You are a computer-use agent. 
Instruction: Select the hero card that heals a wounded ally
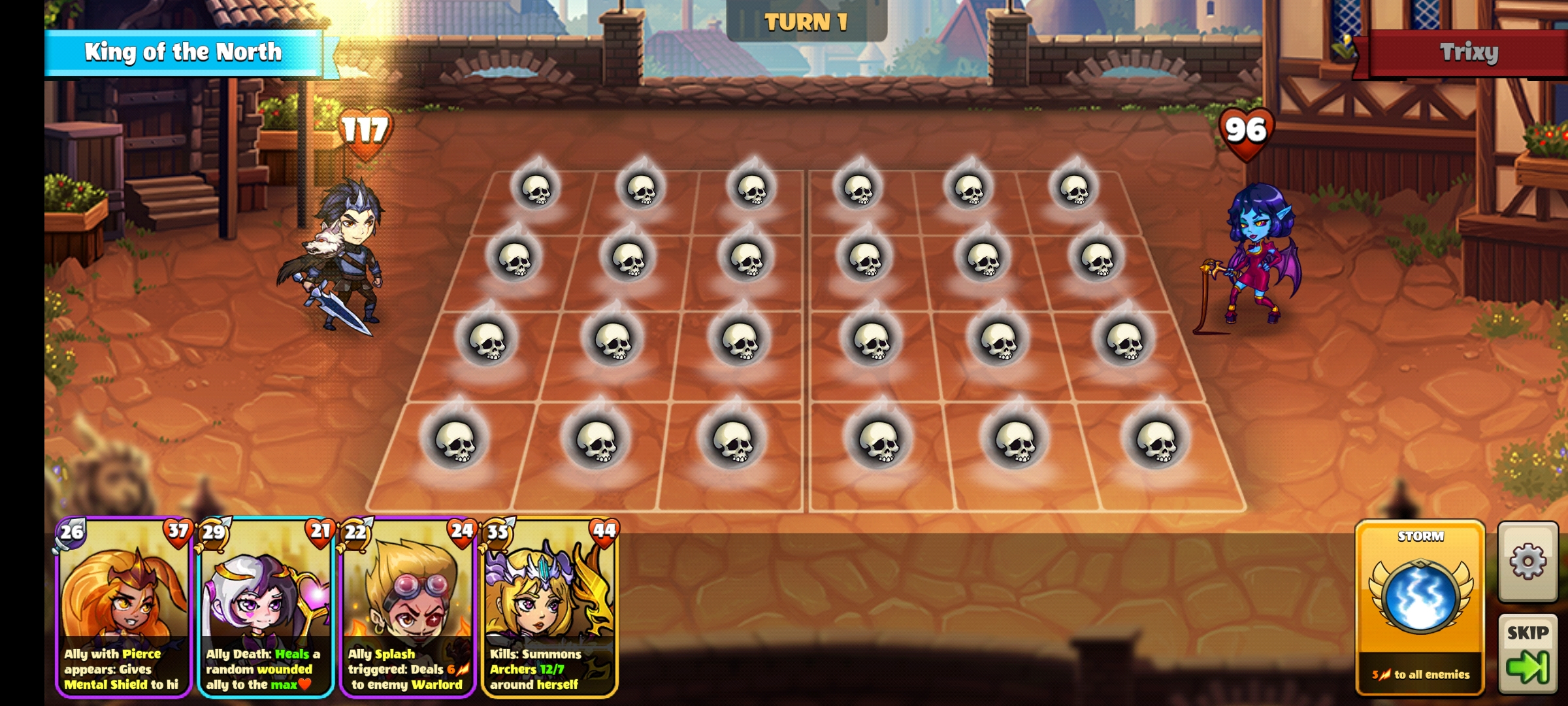(265, 608)
